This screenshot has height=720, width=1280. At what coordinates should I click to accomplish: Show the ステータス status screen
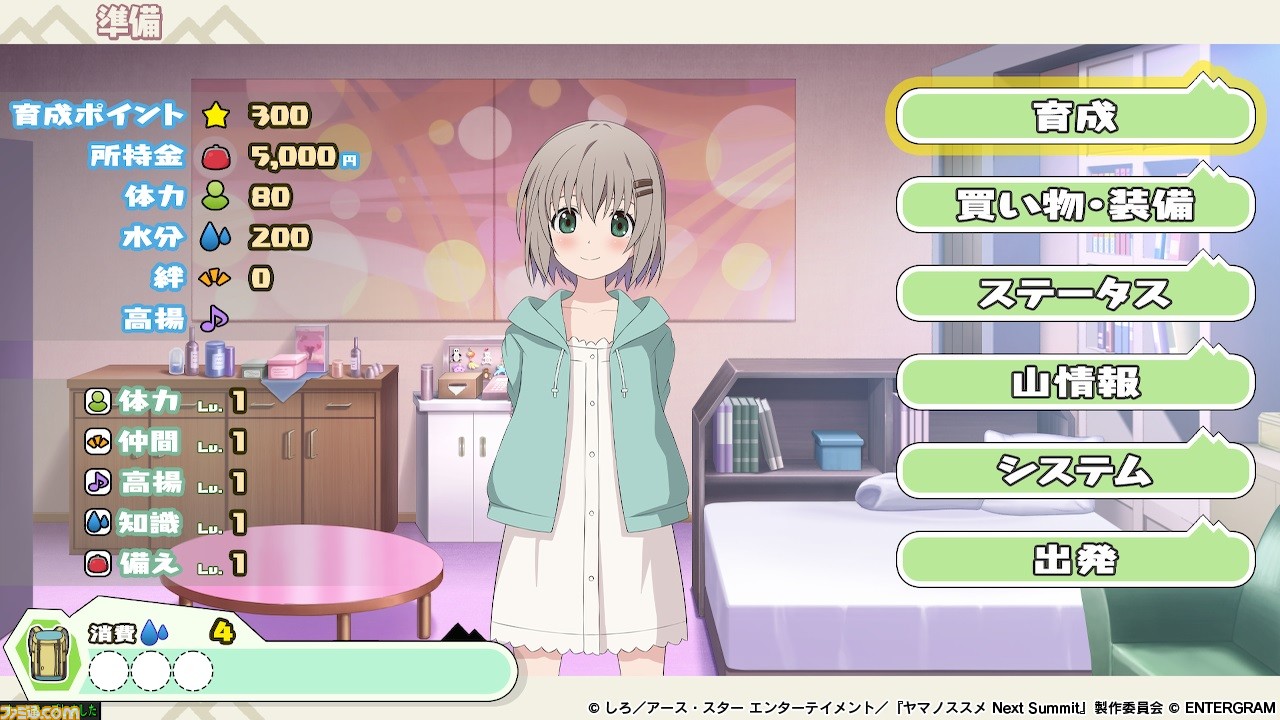pyautogui.click(x=1075, y=294)
